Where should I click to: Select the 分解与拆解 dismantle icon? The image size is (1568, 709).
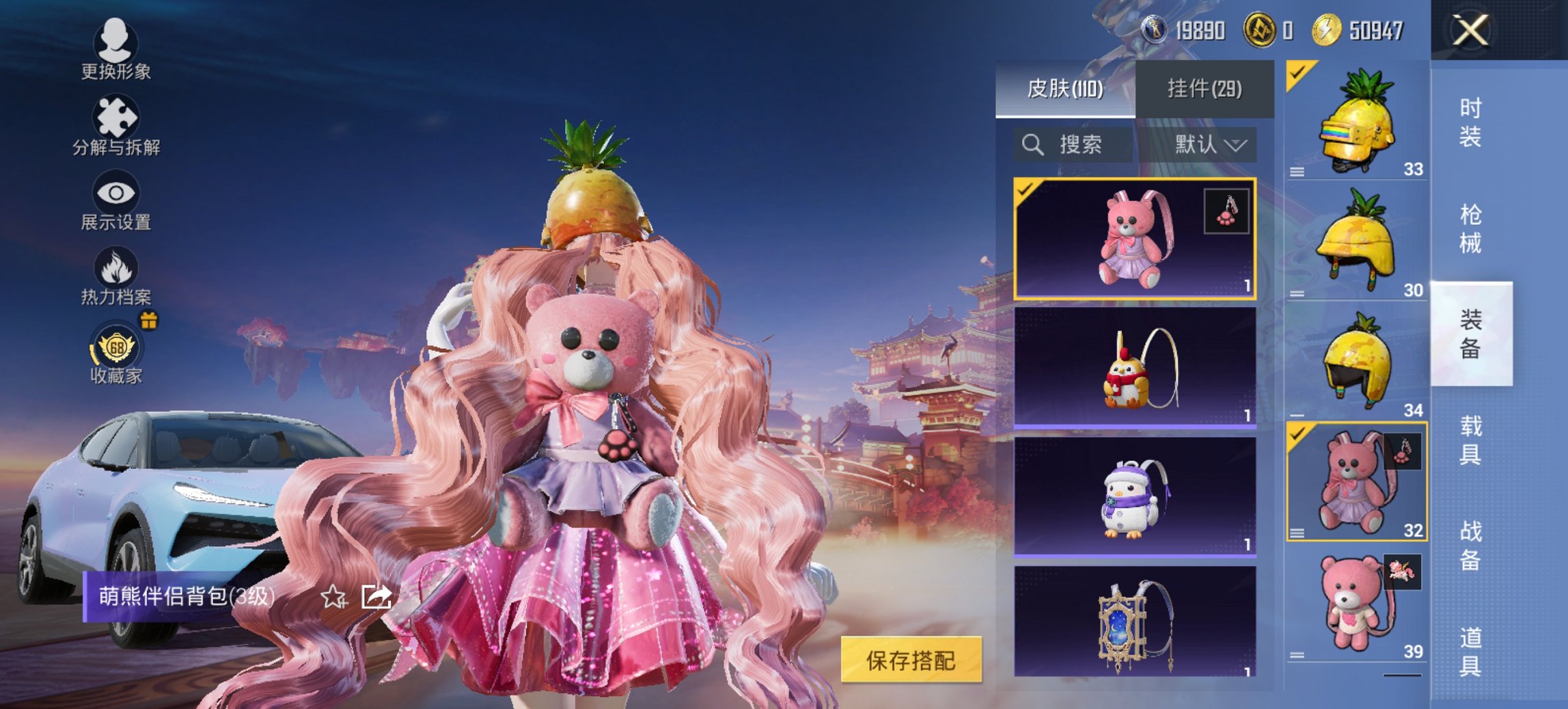click(115, 116)
